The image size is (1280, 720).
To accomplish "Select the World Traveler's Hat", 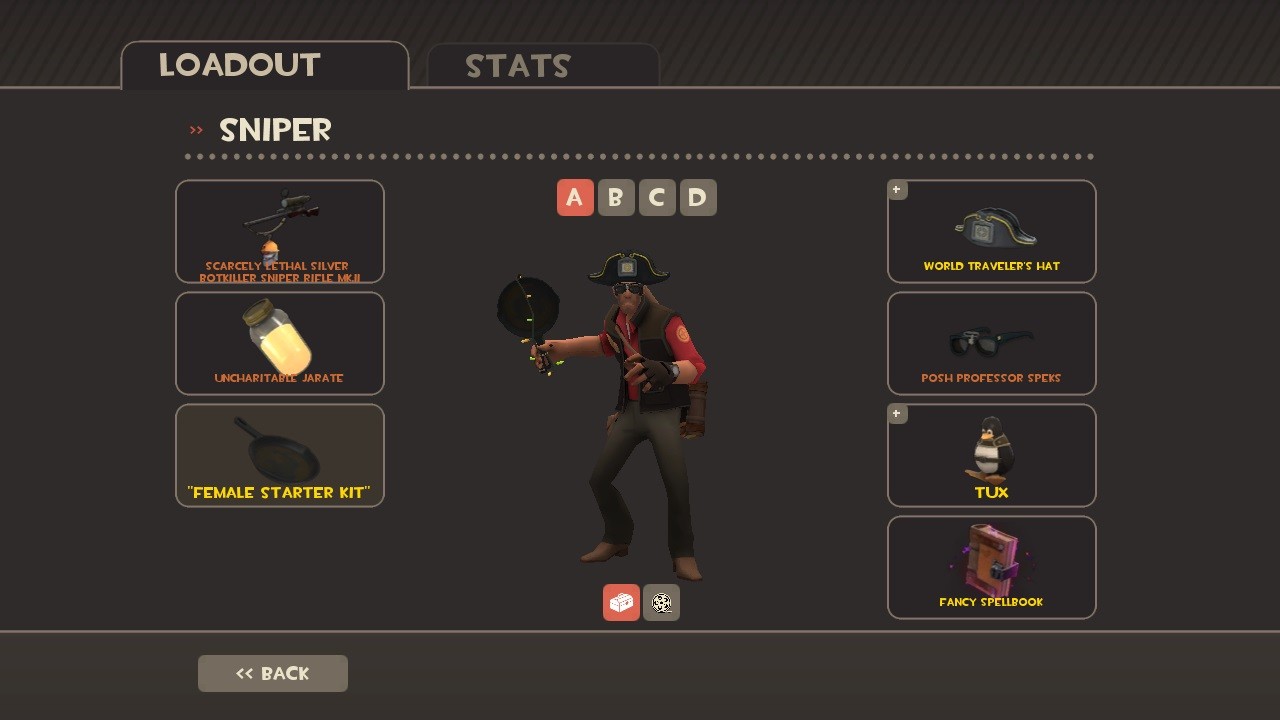I will 991,231.
